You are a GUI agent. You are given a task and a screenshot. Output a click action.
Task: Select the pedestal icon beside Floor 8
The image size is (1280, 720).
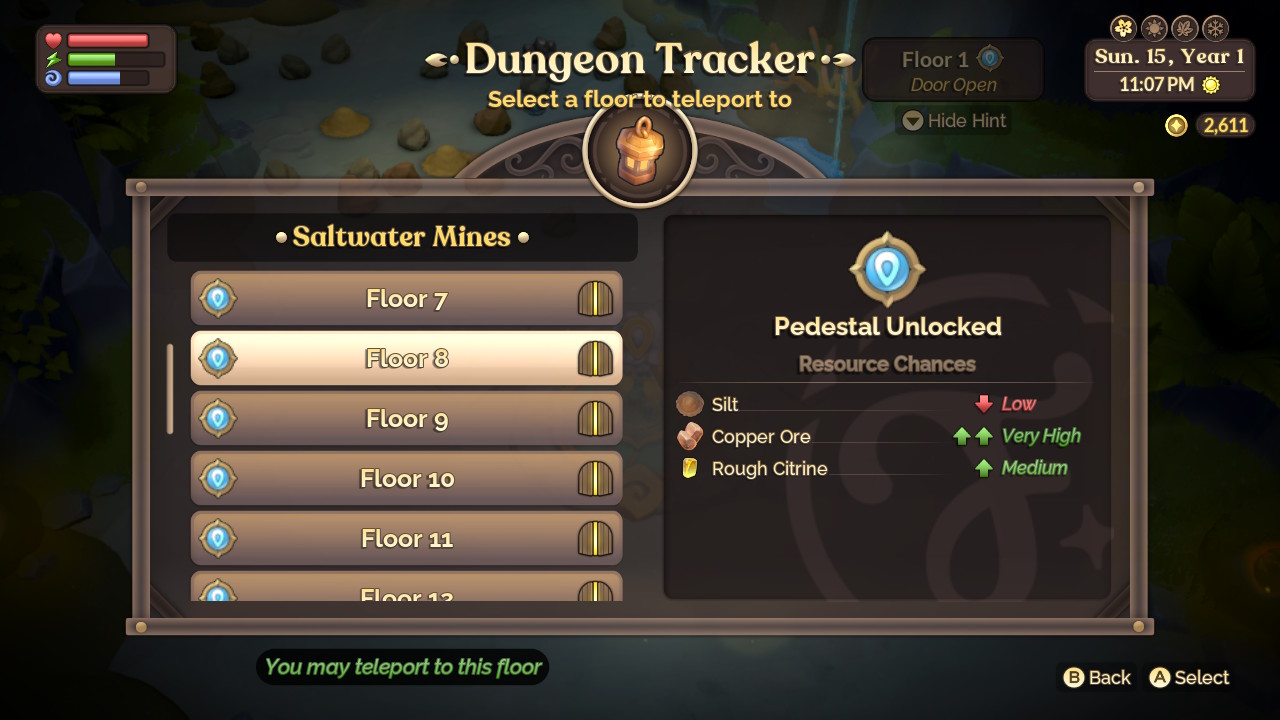coord(219,358)
